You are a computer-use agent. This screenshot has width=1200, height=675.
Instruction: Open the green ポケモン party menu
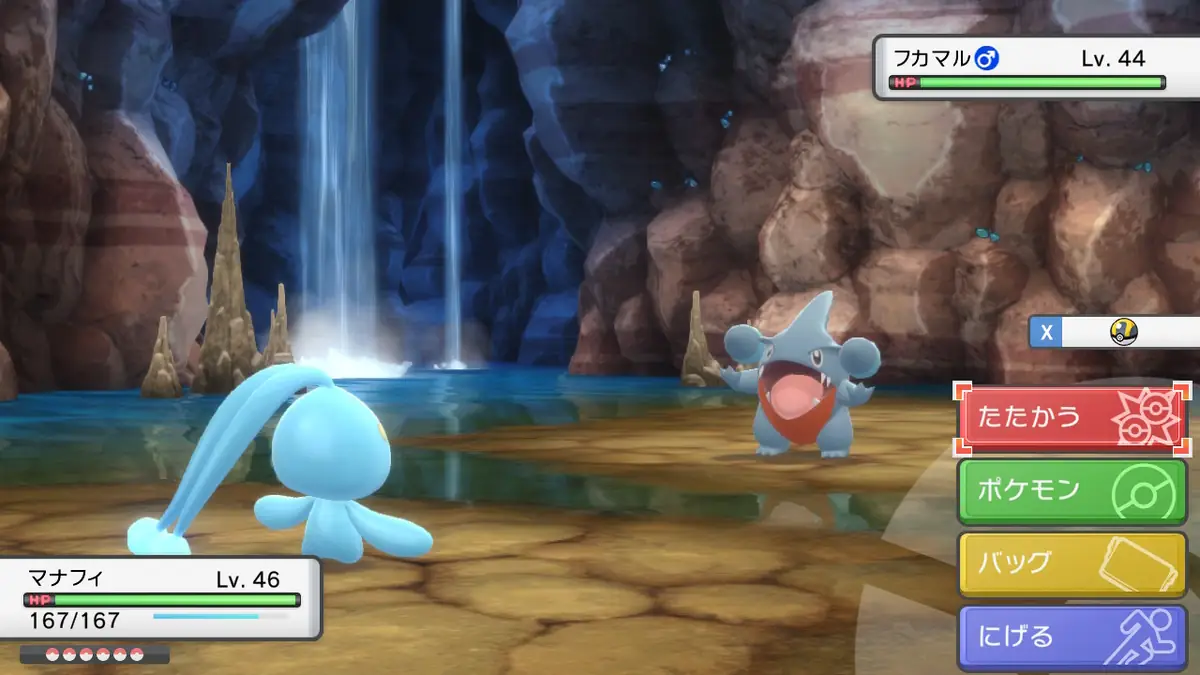coord(1072,491)
